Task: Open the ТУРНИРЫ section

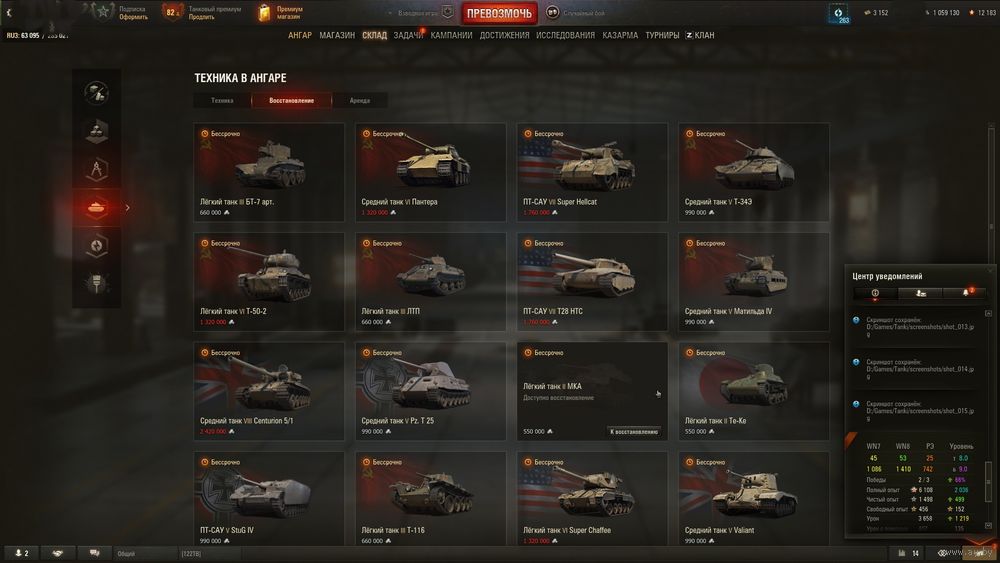Action: pyautogui.click(x=662, y=35)
